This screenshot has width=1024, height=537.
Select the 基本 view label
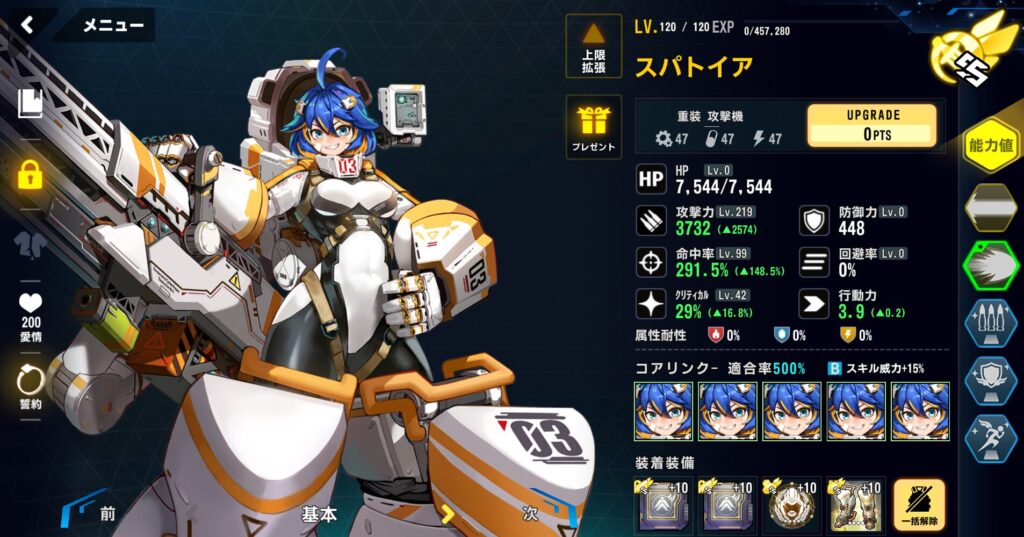click(x=319, y=514)
